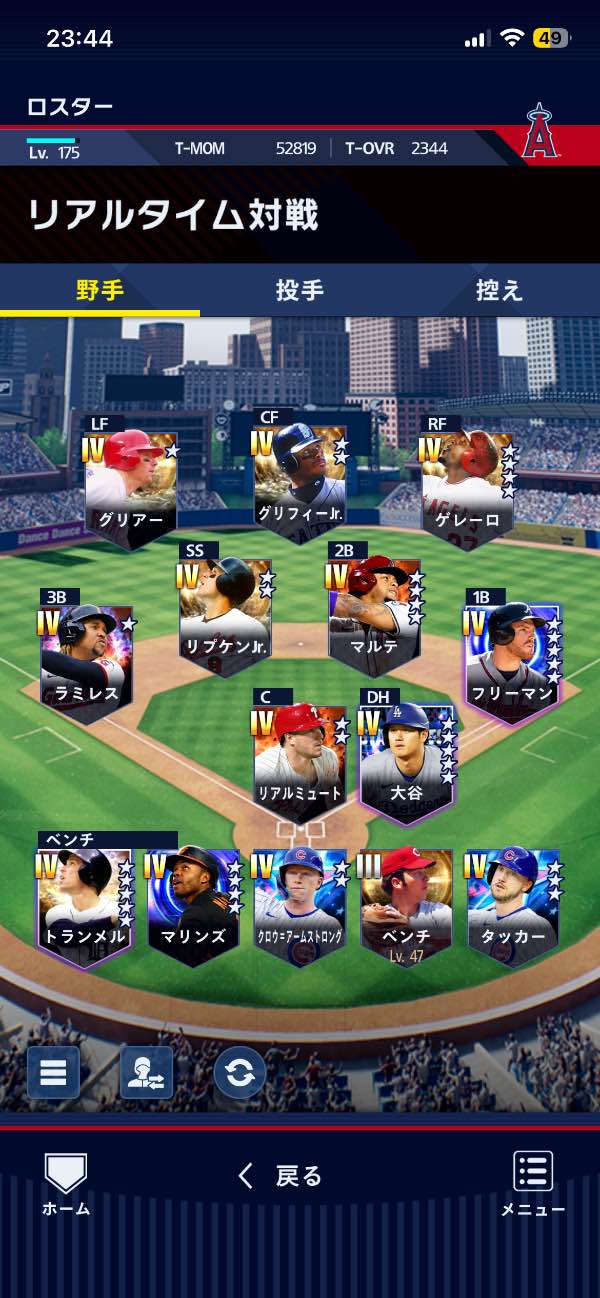Switch to the 投手 tab
The width and height of the screenshot is (600, 1298).
(299, 291)
